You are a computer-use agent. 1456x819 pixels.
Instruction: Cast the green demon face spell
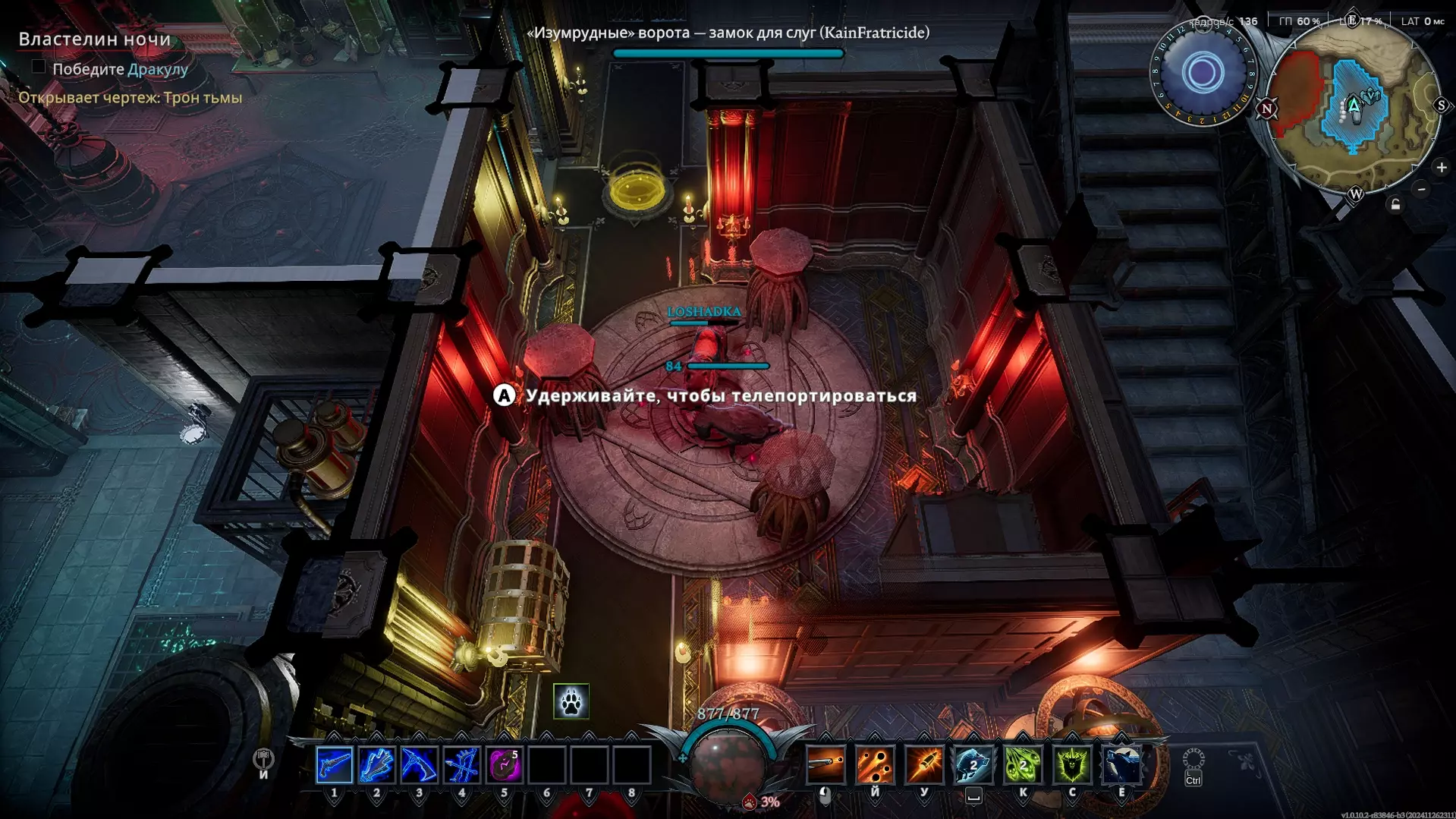pos(1072,764)
